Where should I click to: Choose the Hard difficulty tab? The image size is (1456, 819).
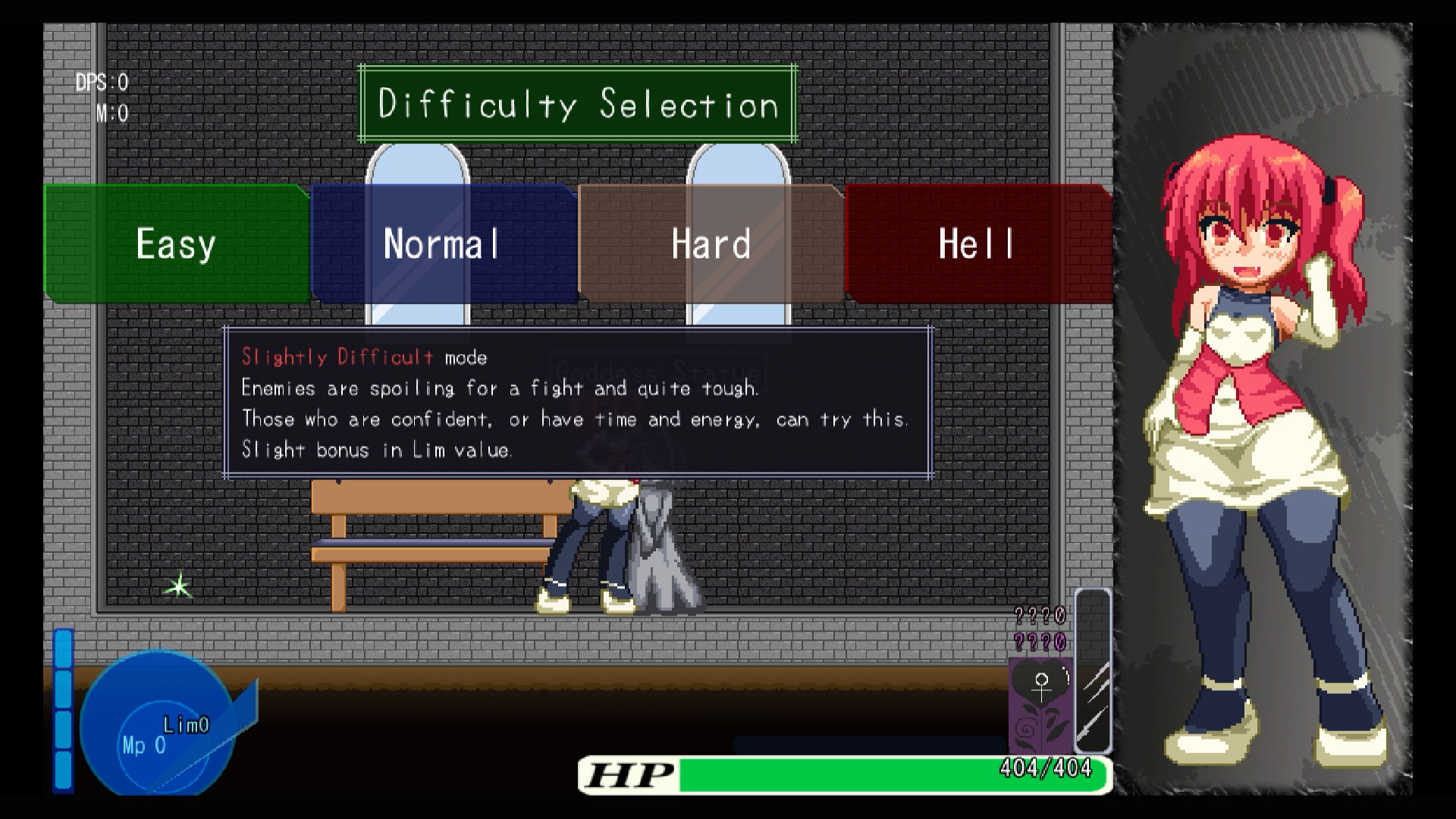(x=711, y=243)
